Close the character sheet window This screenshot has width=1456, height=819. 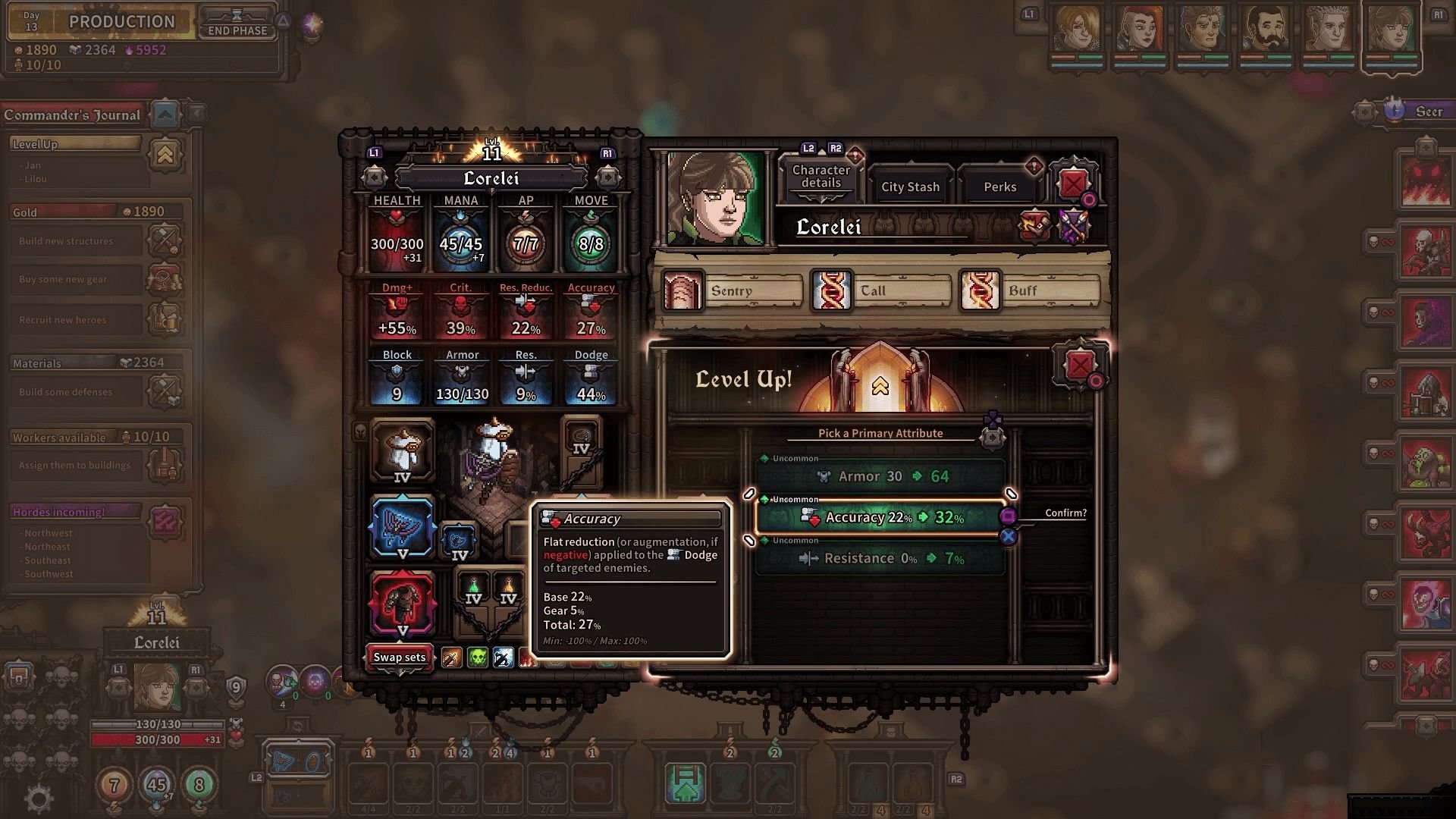pyautogui.click(x=1072, y=184)
